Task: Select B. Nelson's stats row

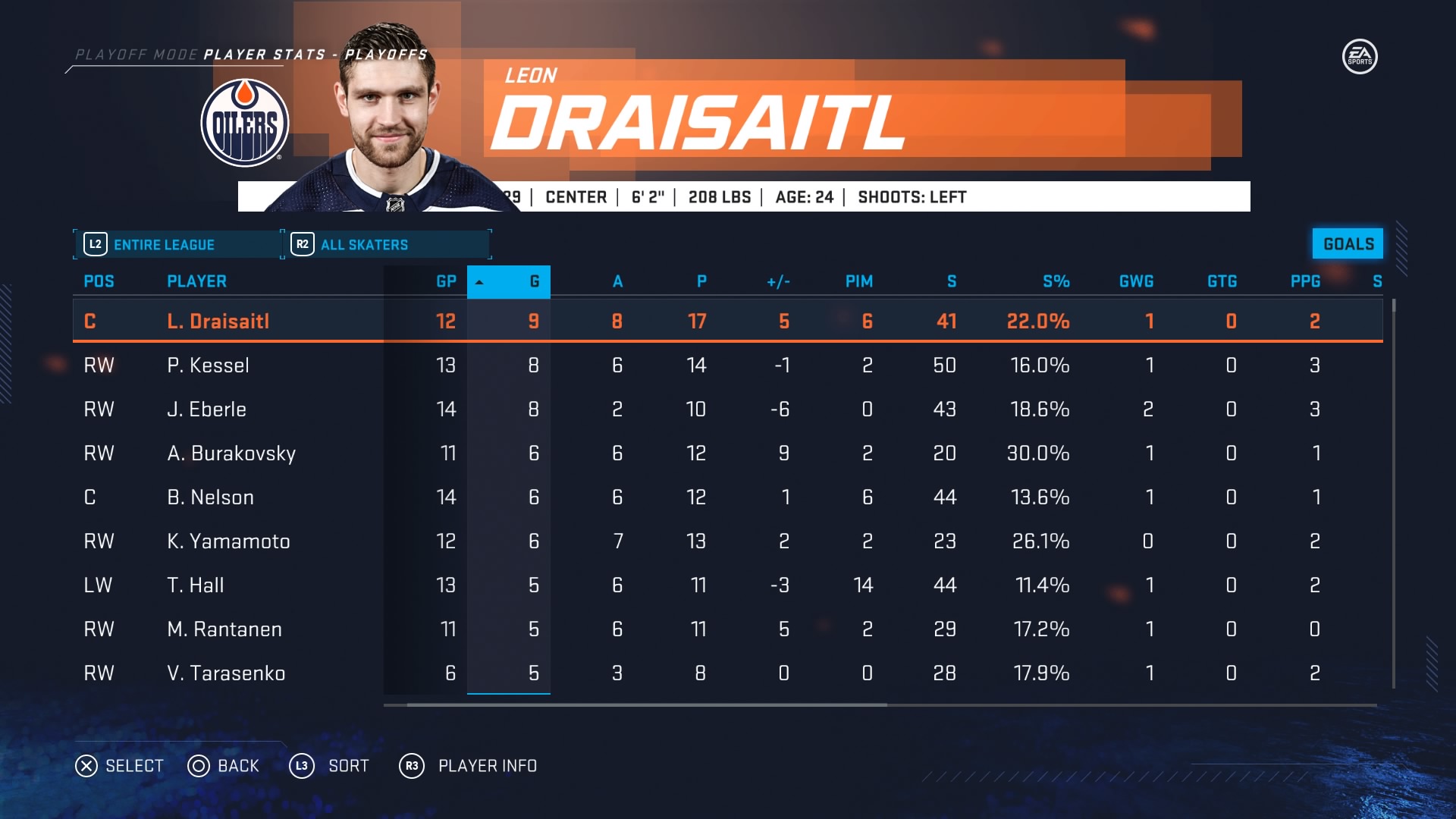Action: tap(210, 497)
